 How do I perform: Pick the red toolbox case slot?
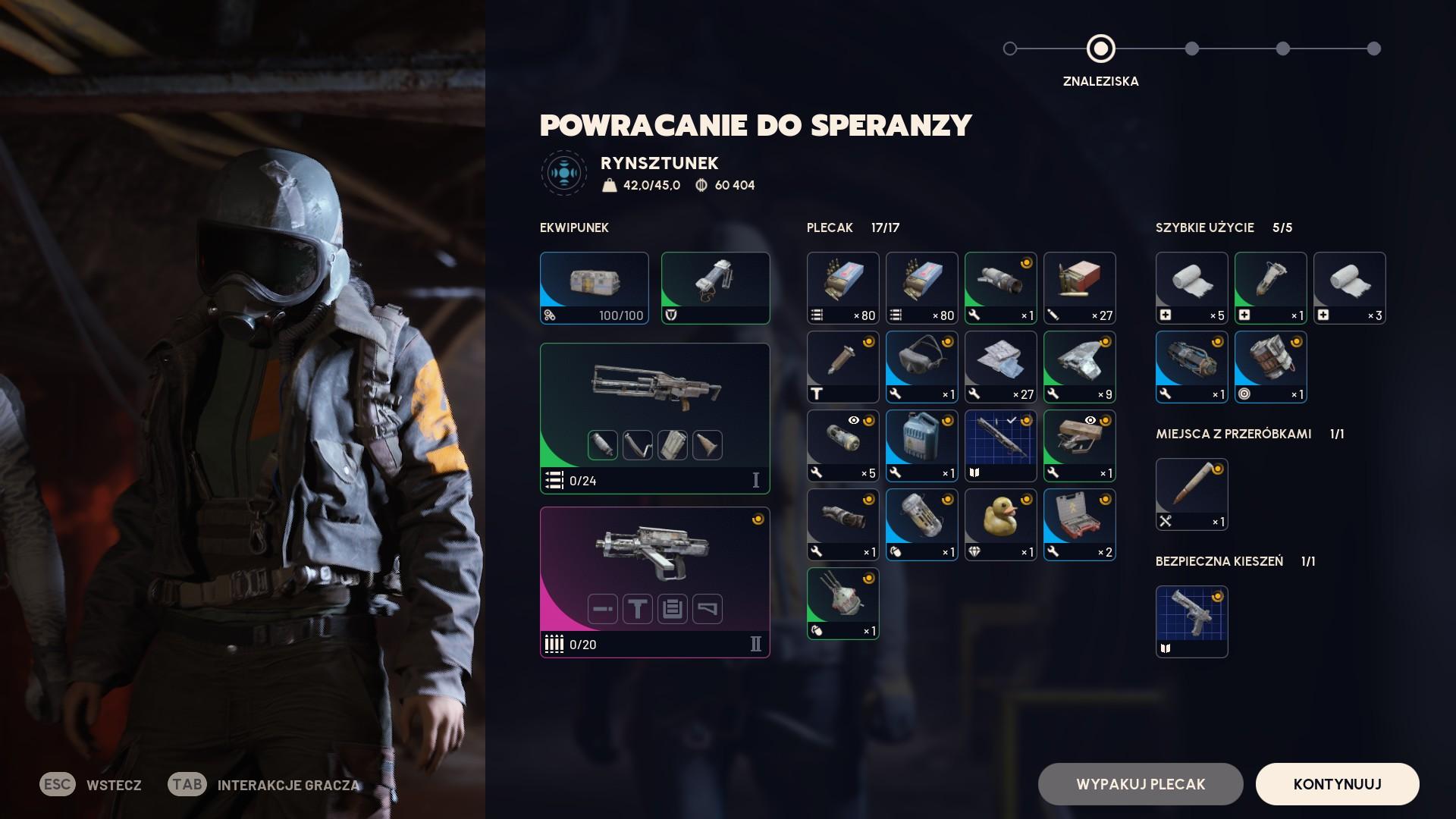click(x=1079, y=524)
